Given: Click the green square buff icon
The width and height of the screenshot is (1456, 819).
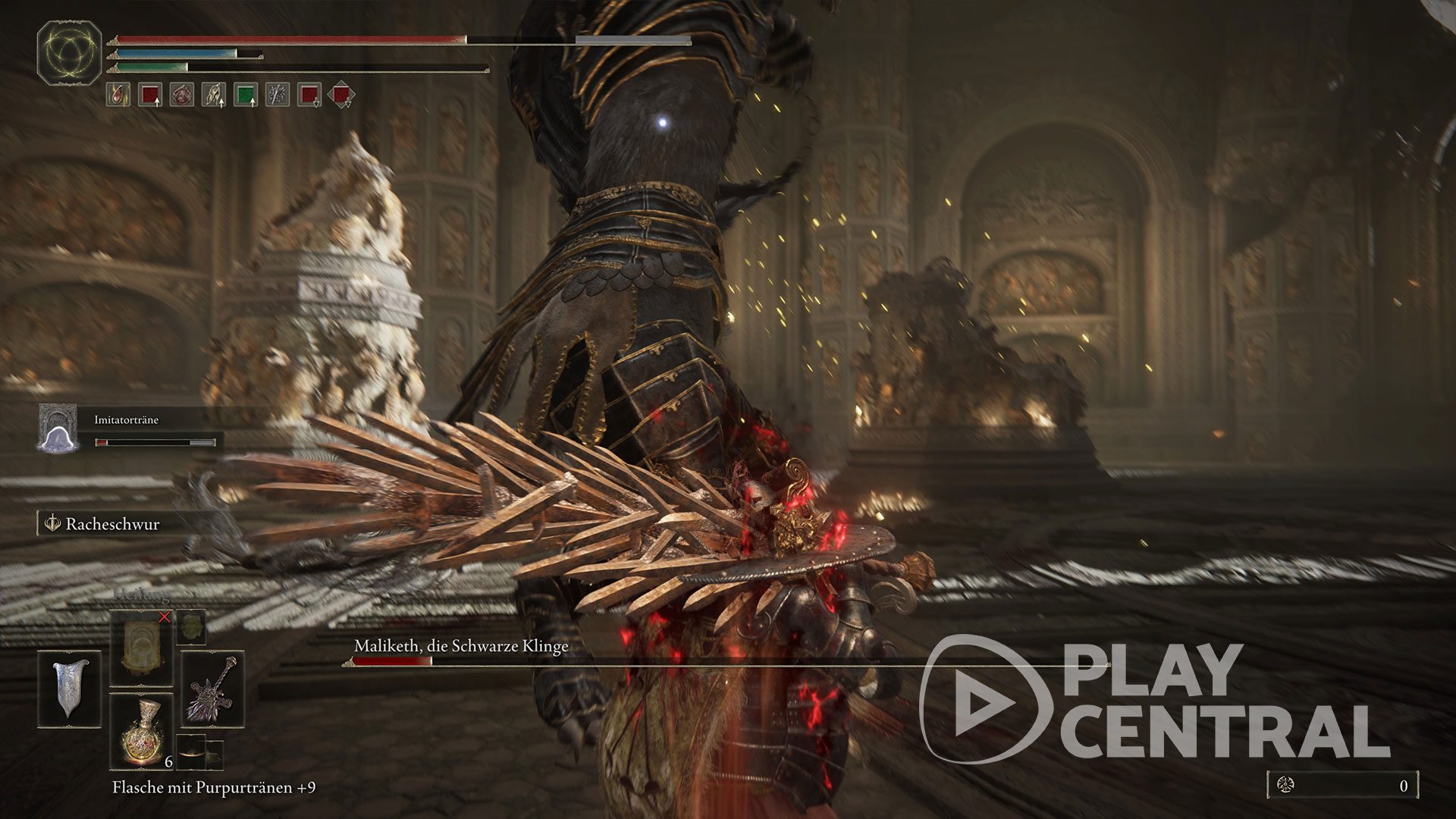Looking at the screenshot, I should 245,95.
